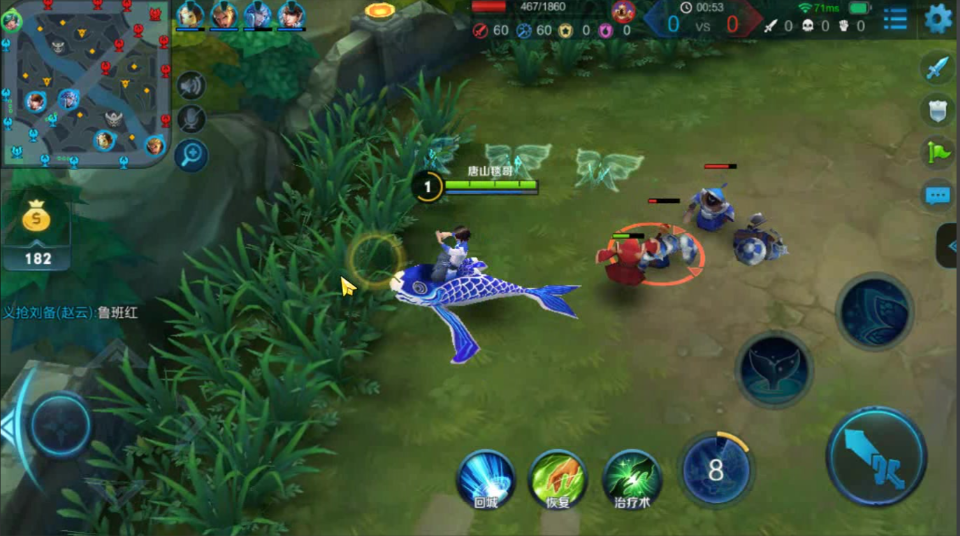Expand the right-edge arrow panel

pyautogui.click(x=949, y=246)
